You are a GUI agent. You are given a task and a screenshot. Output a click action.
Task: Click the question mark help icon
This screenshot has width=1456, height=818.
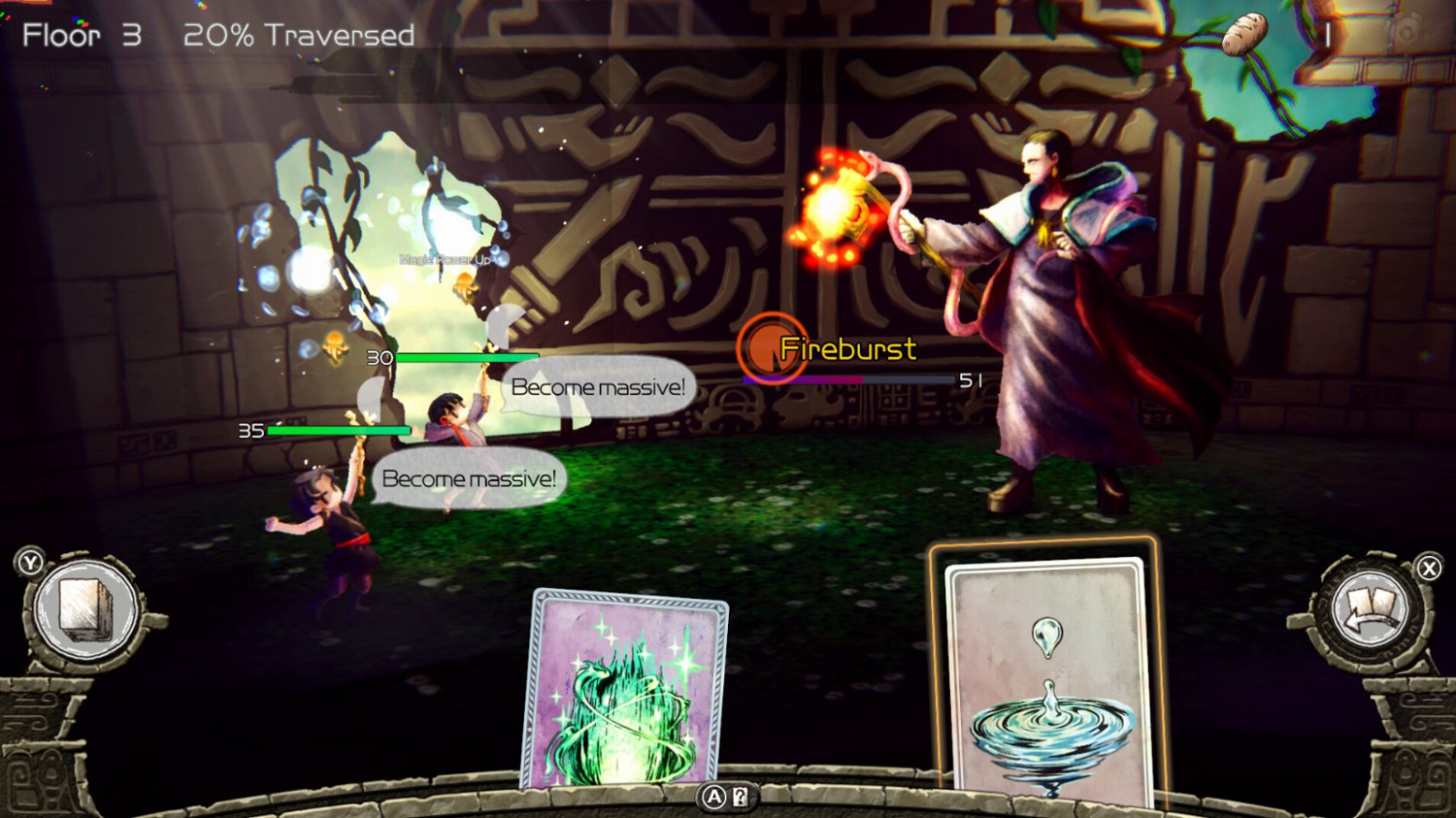[x=740, y=798]
